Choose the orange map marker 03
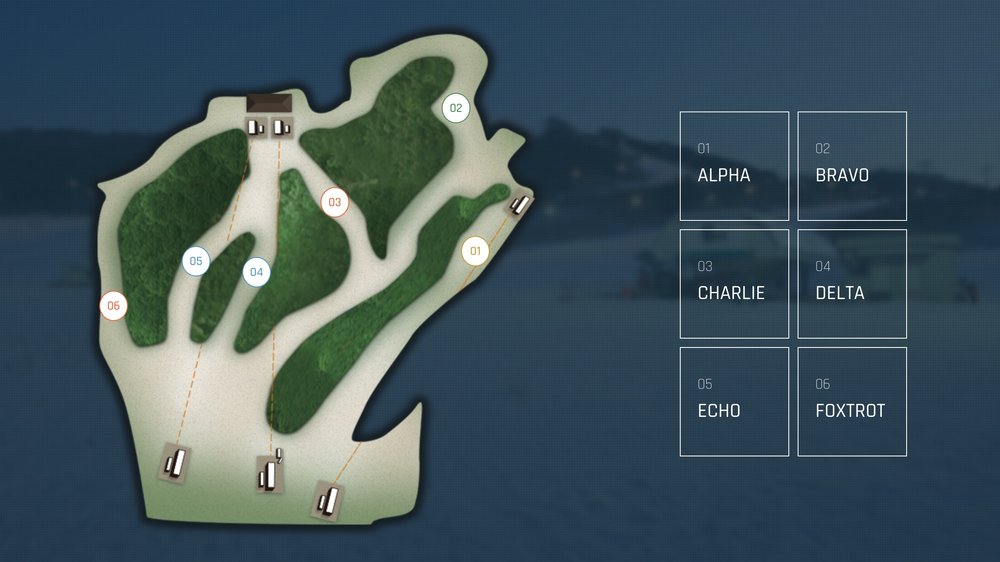Screen dimensions: 1000x562 [335, 202]
